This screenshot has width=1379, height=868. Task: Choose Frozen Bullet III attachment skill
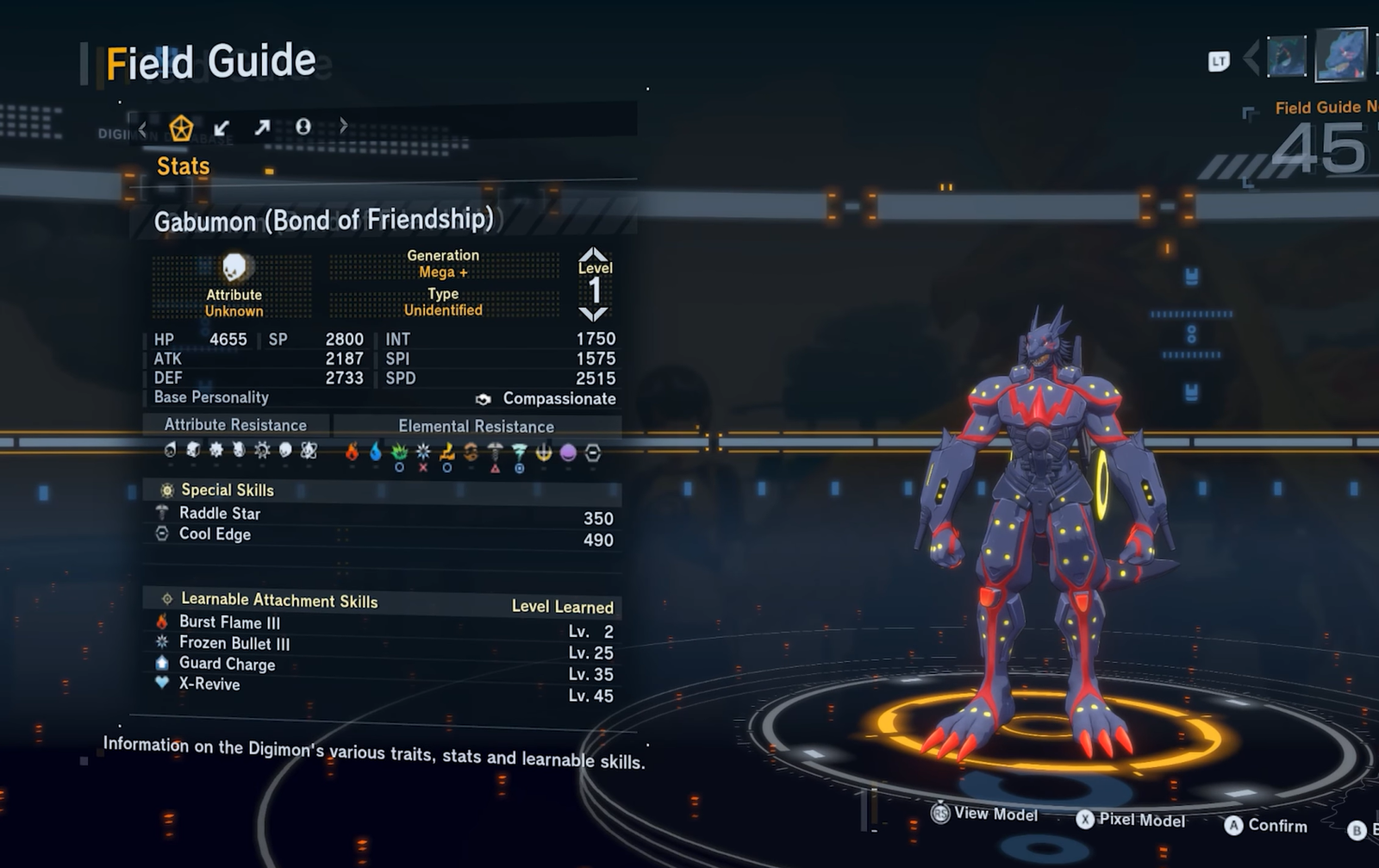coord(234,643)
